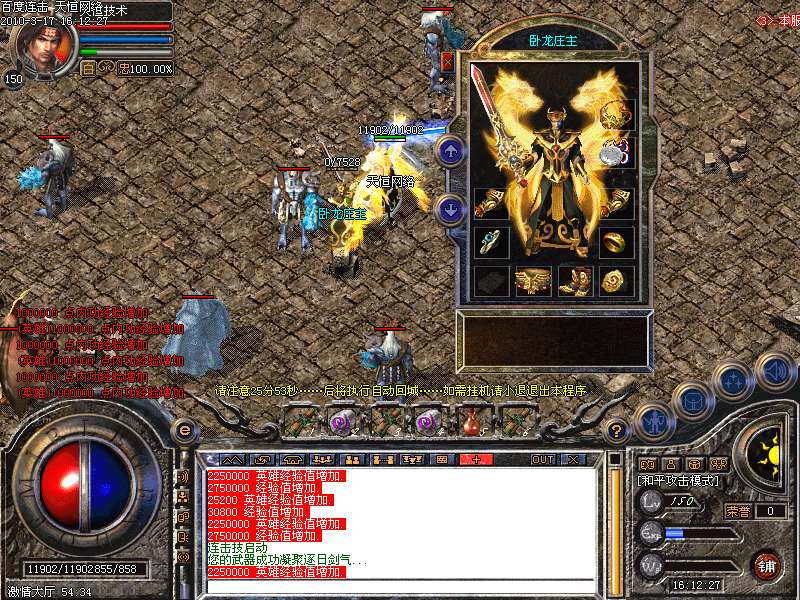
Task: Select the blue gem ring slot
Action: [x=491, y=242]
